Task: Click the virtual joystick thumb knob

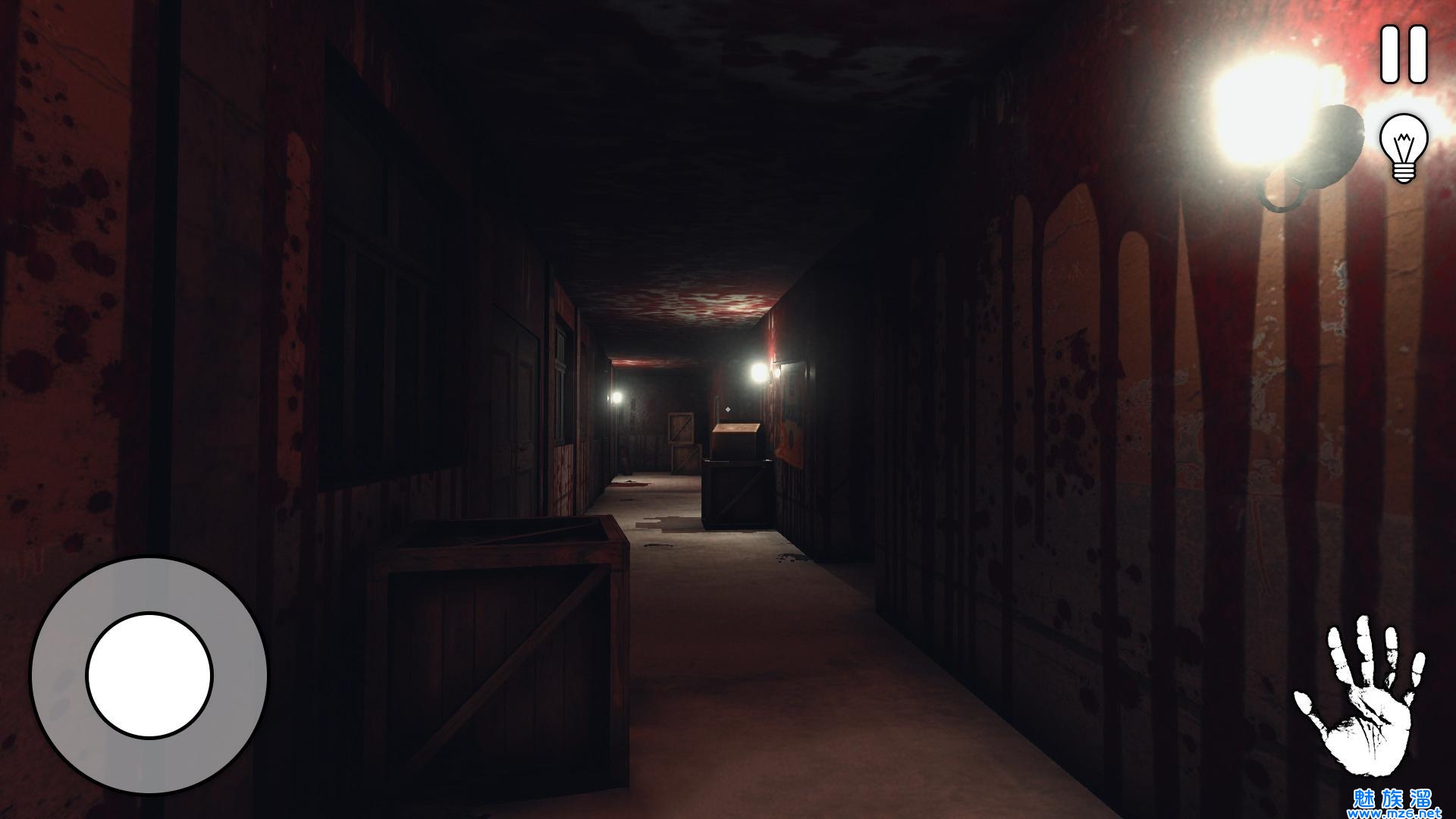Action: click(x=149, y=676)
